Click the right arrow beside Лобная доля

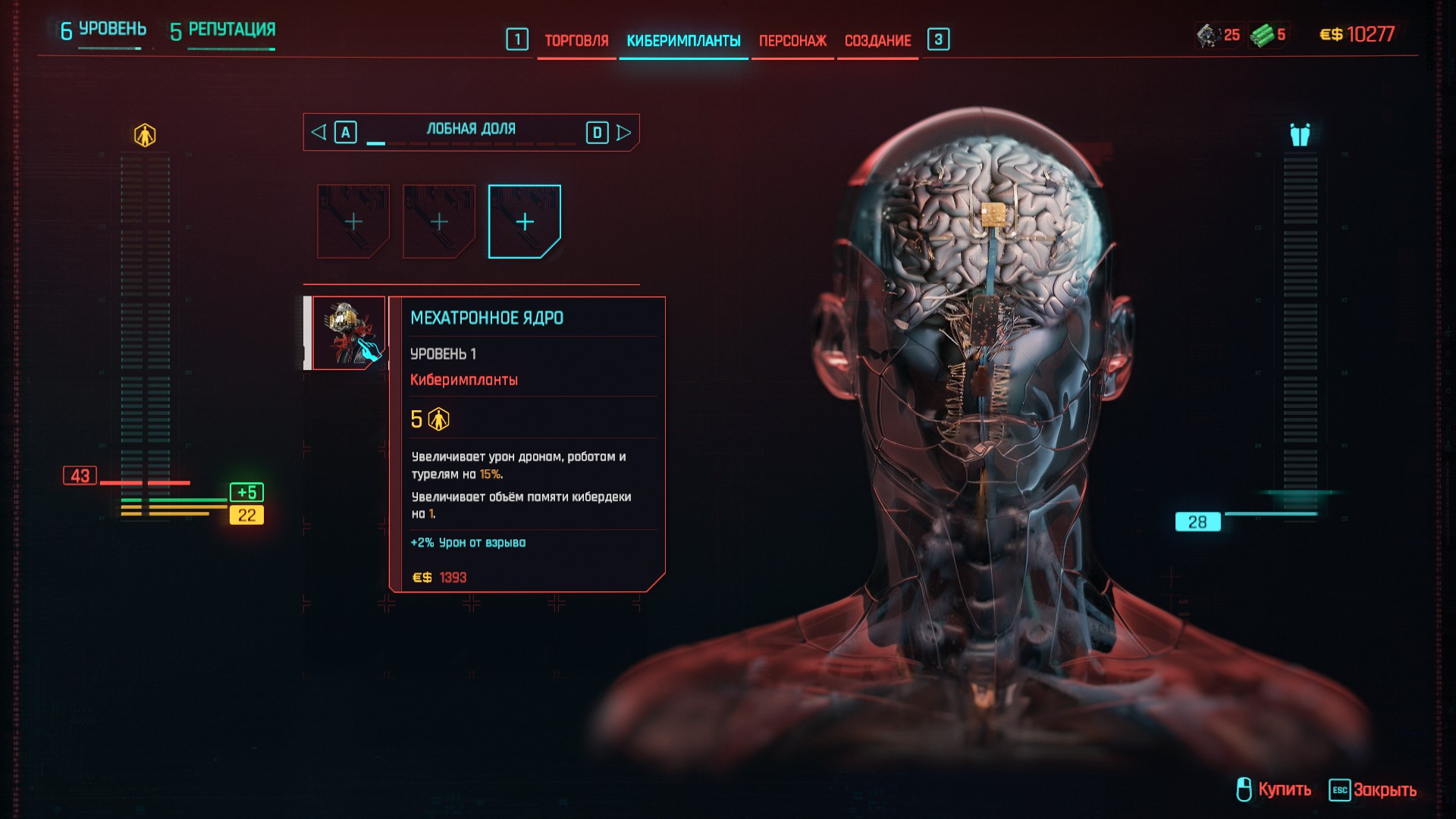tap(623, 133)
